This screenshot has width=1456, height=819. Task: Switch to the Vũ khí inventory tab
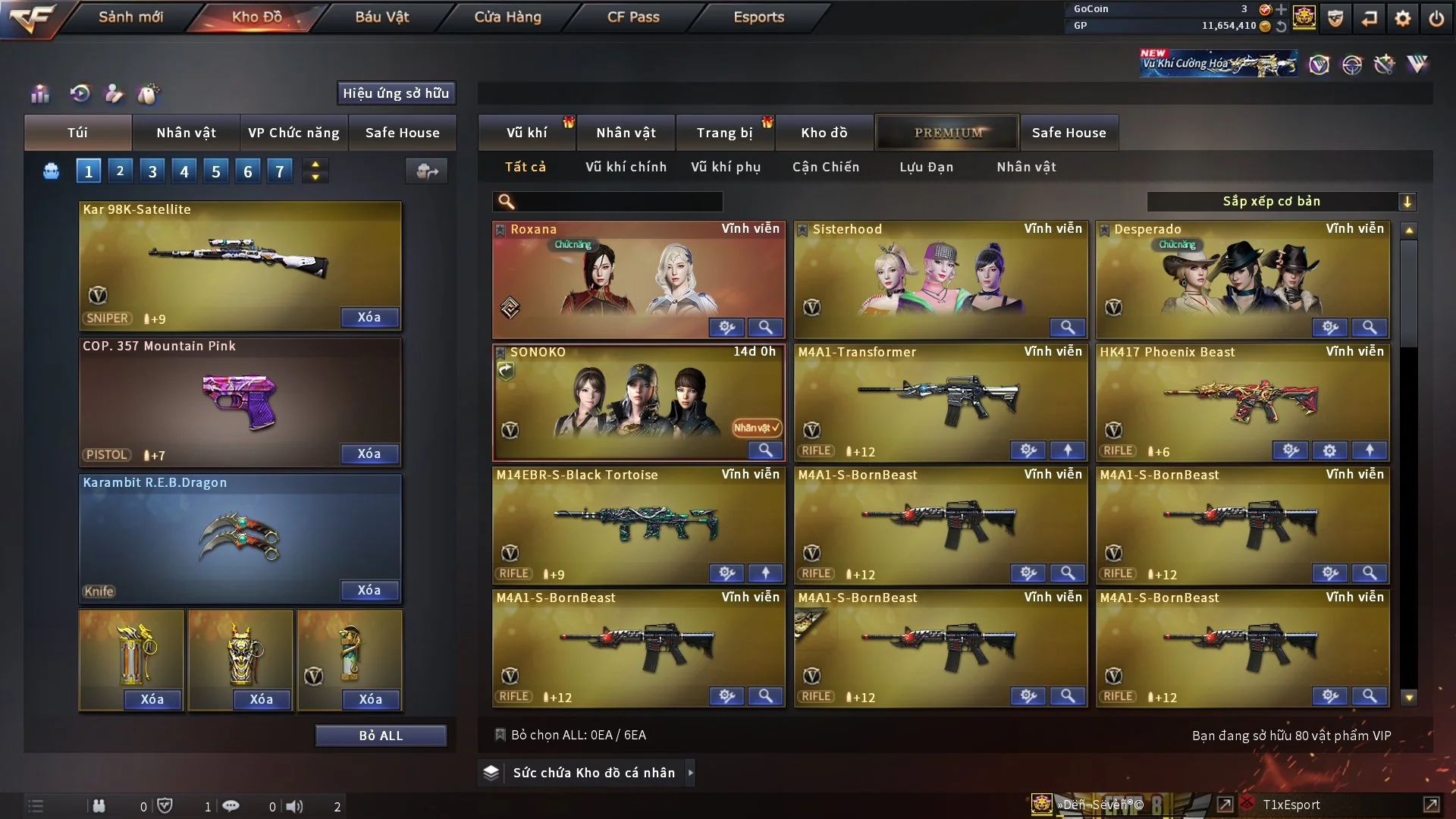point(526,133)
